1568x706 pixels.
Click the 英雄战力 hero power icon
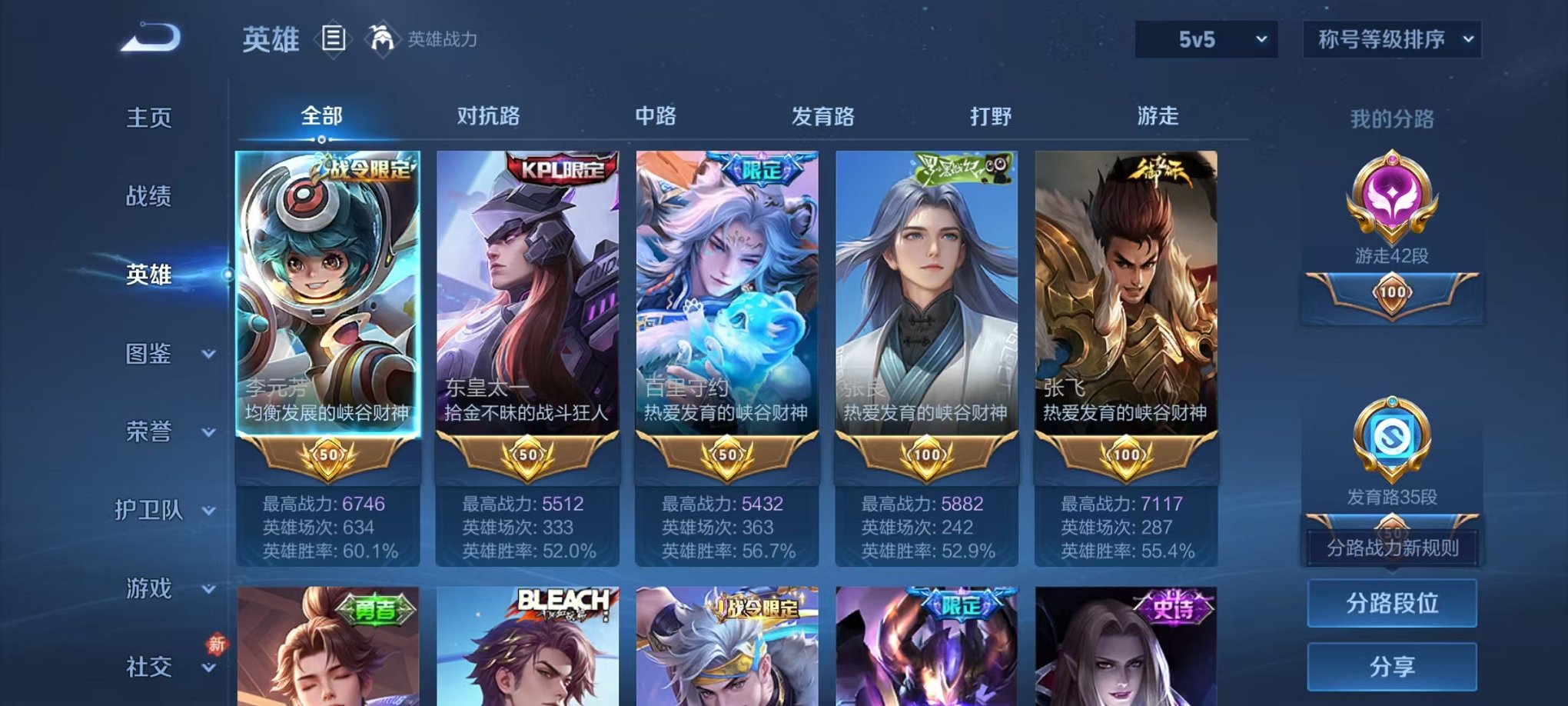pyautogui.click(x=382, y=36)
